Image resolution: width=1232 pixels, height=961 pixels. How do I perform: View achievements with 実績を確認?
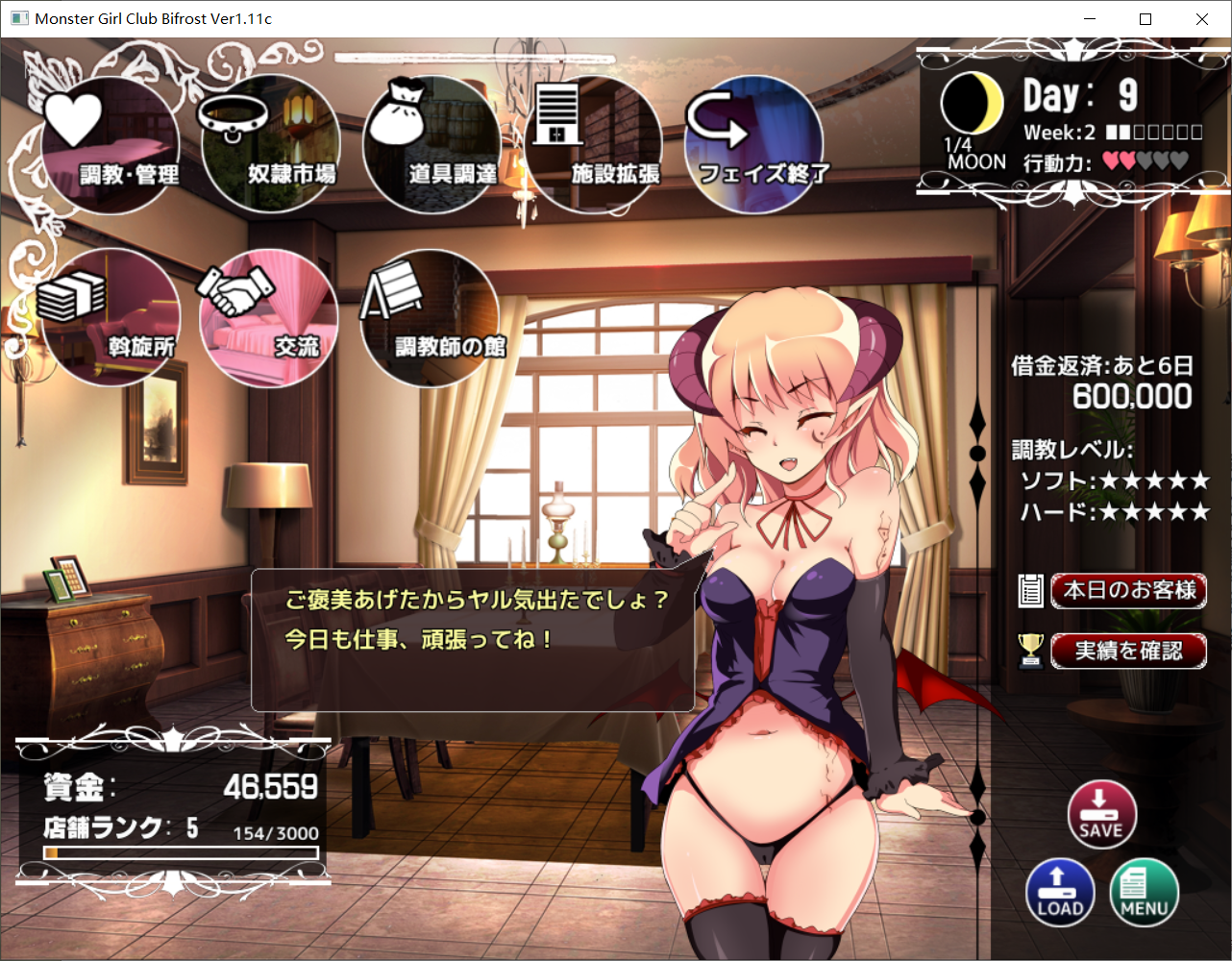point(1128,651)
